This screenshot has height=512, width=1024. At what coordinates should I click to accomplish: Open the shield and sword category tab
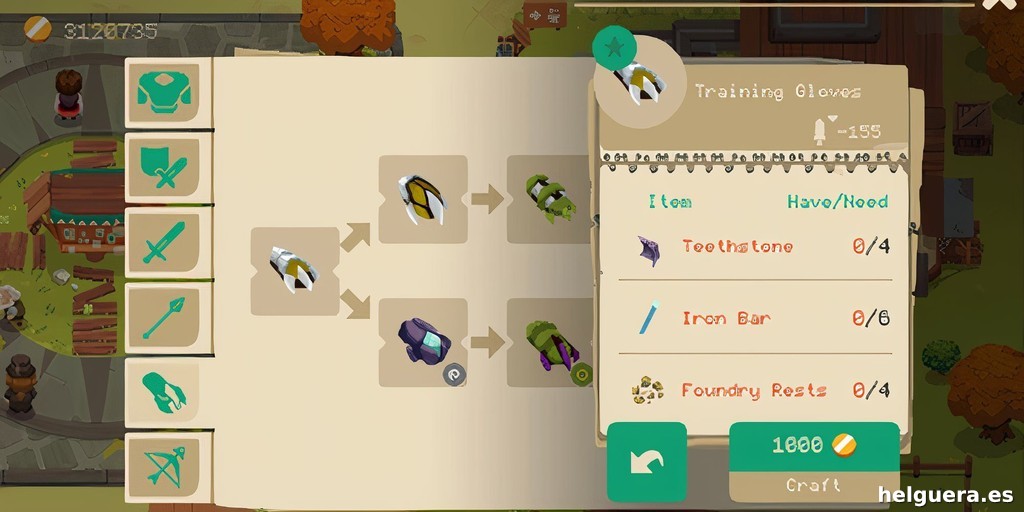[162, 167]
